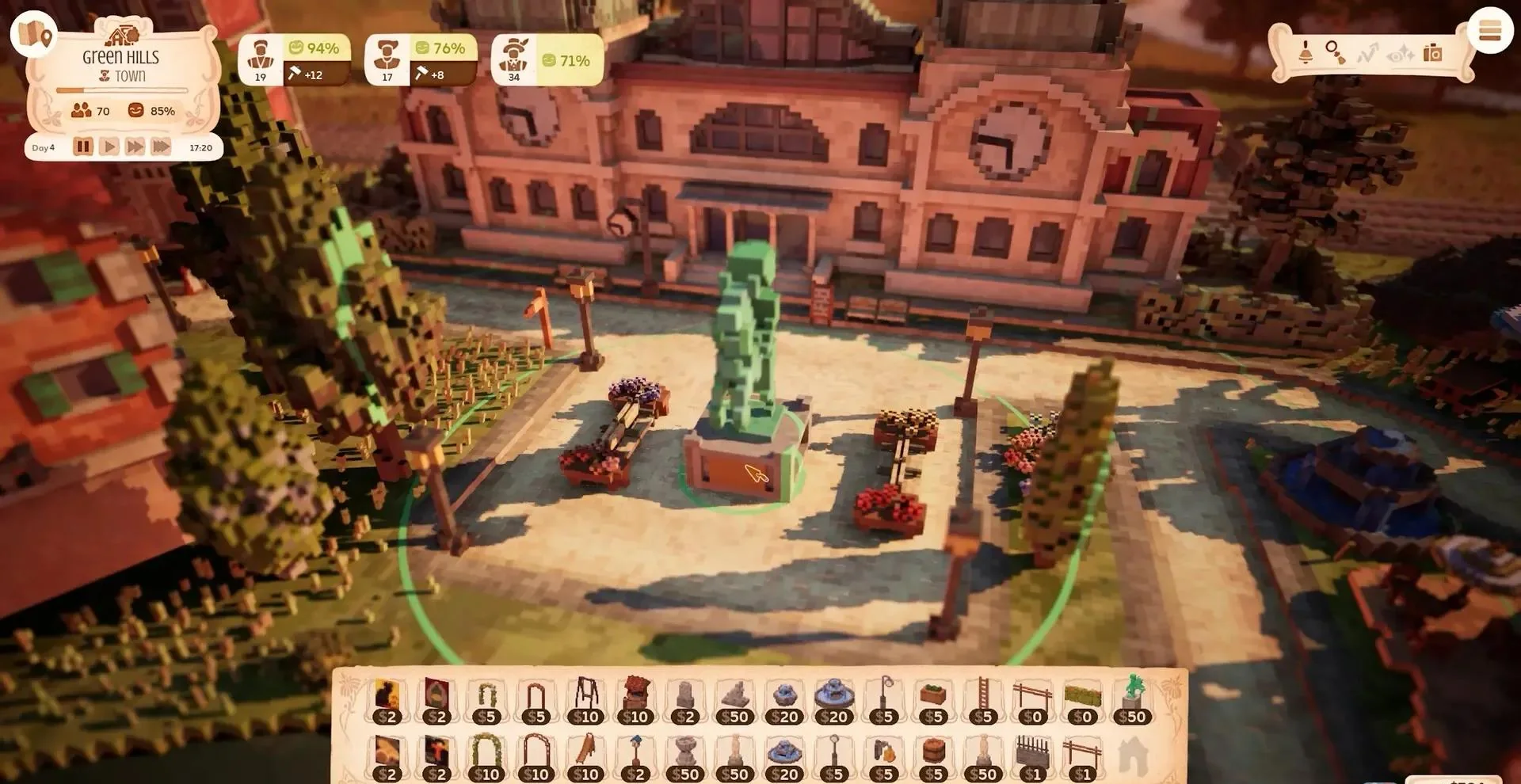Open the citizen class panel showing 76%
The width and height of the screenshot is (1521, 784).
tap(420, 60)
